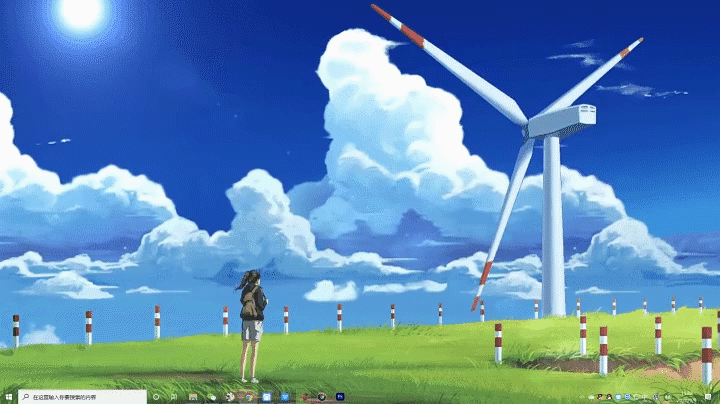Launch Photoshop from the taskbar
Image resolution: width=720 pixels, height=404 pixels.
coord(340,397)
